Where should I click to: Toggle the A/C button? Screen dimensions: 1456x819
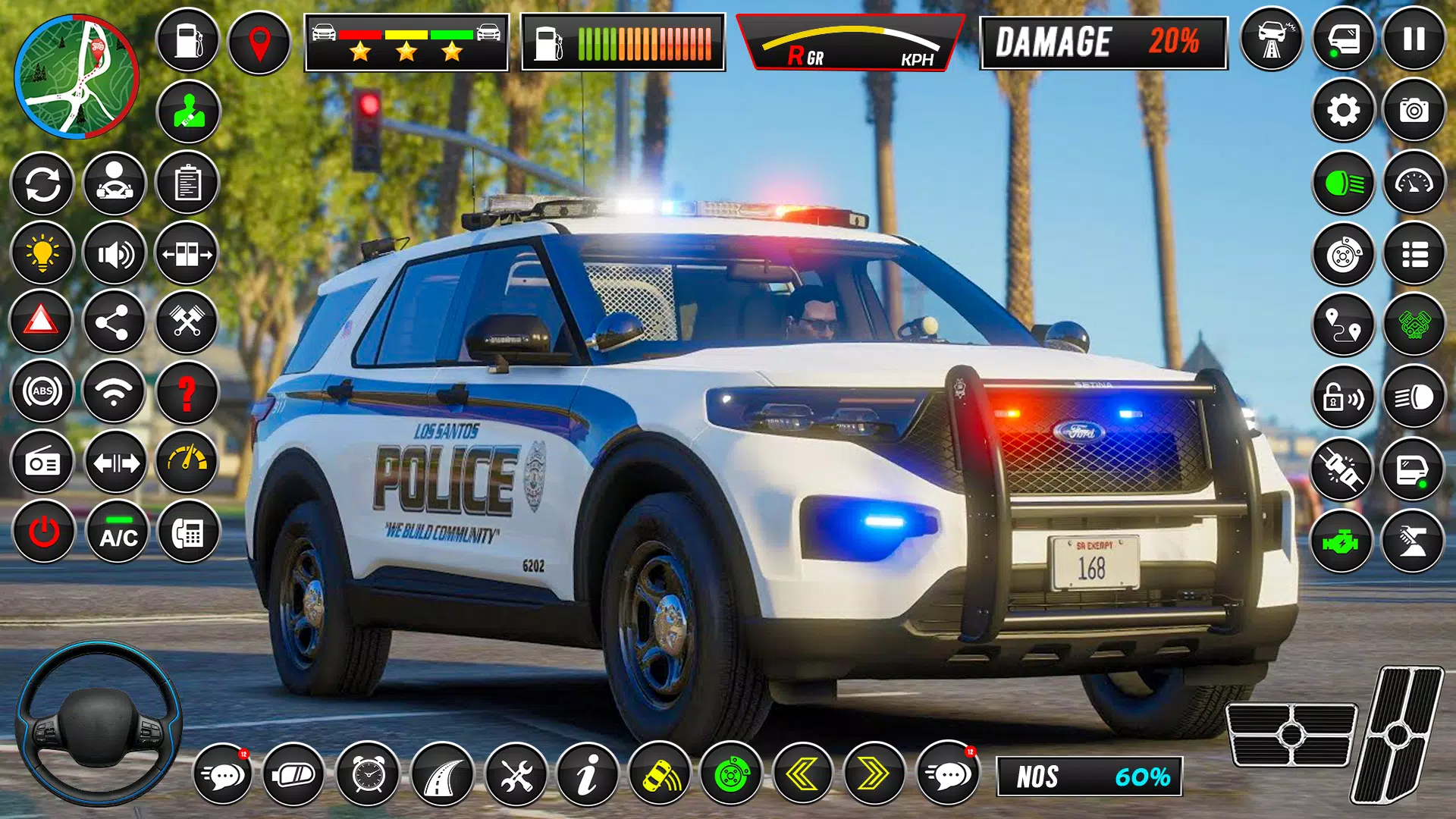118,532
